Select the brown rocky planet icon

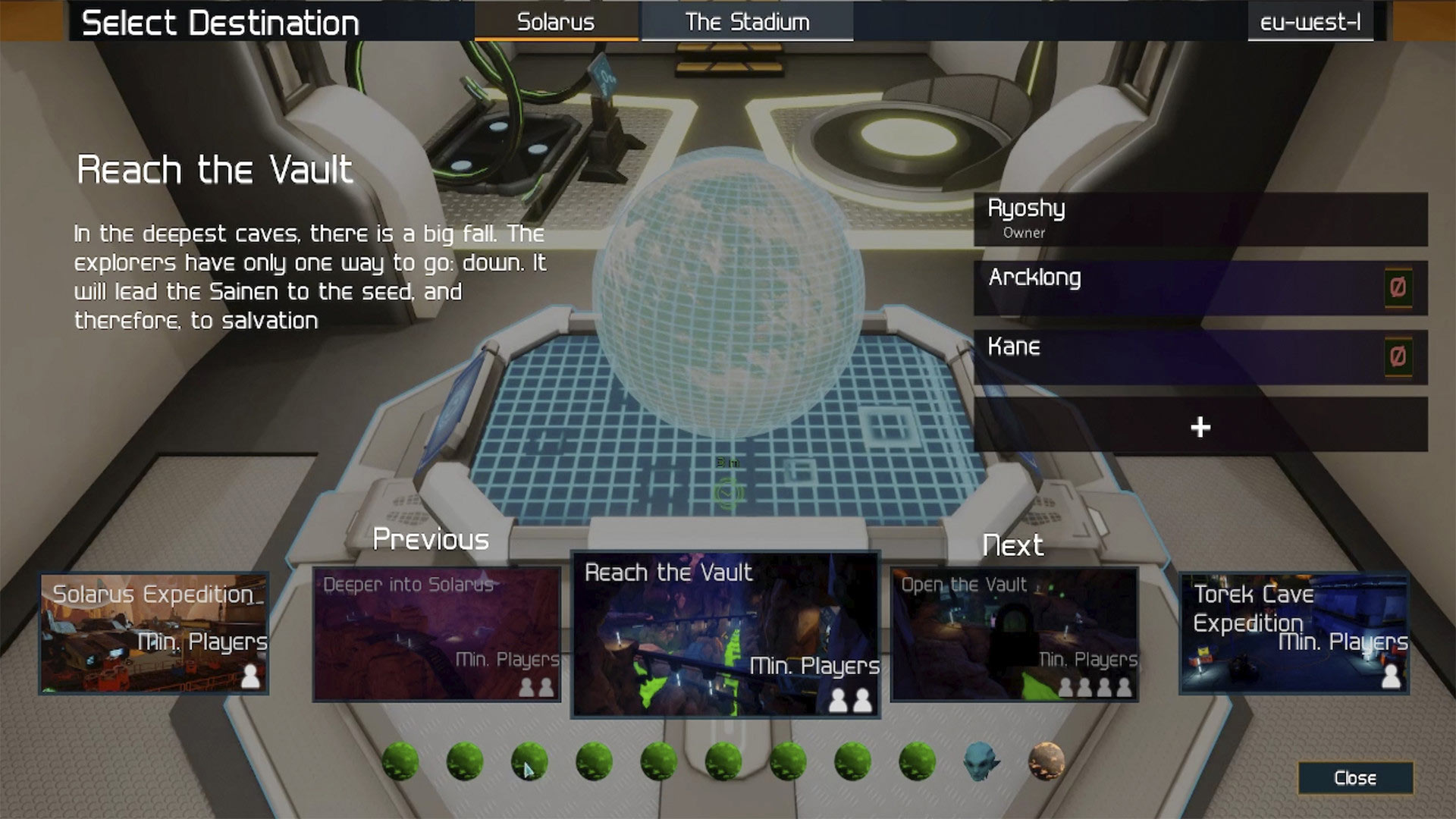(1046, 761)
